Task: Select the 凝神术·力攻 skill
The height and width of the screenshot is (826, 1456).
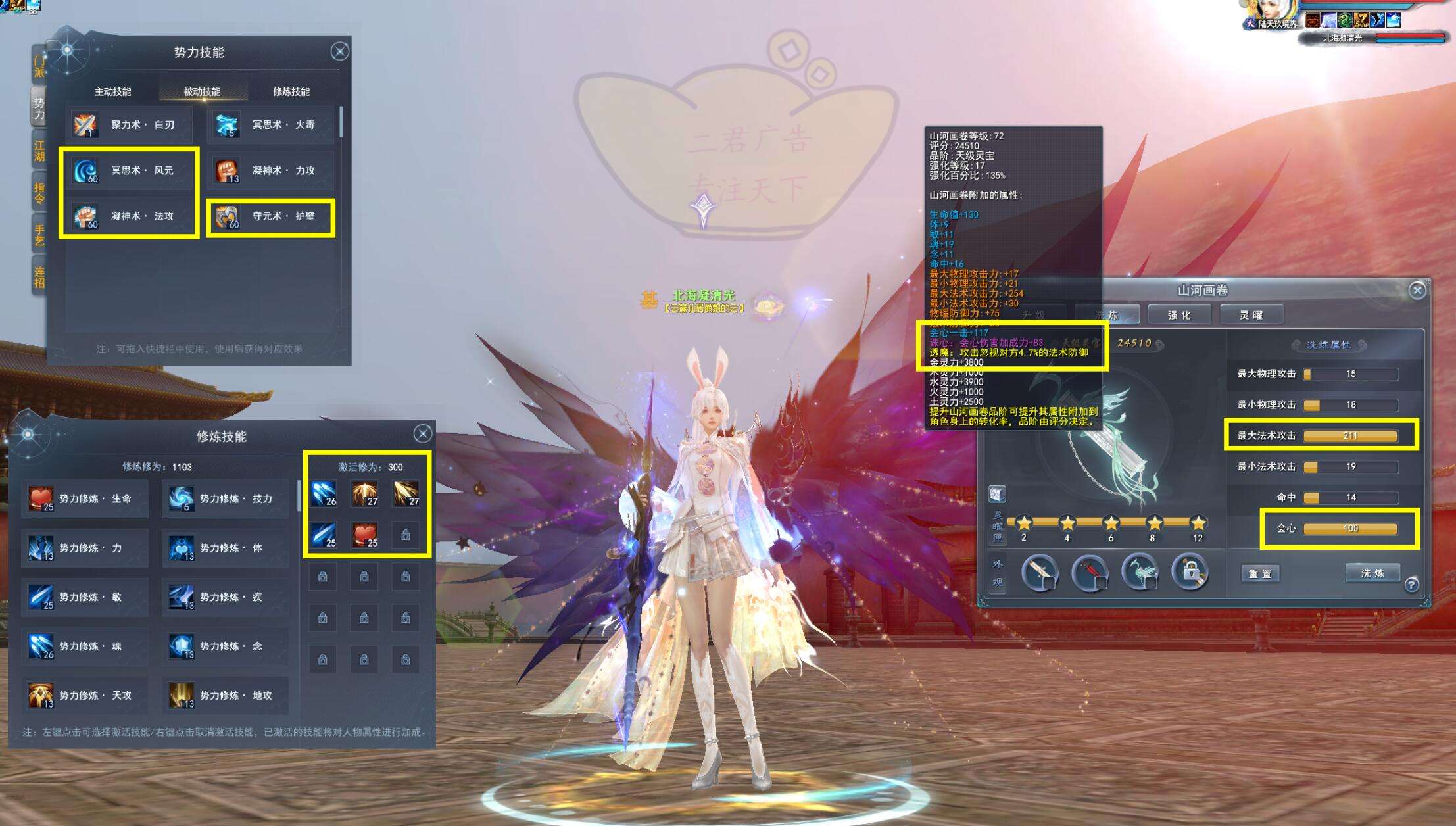Action: pos(270,170)
